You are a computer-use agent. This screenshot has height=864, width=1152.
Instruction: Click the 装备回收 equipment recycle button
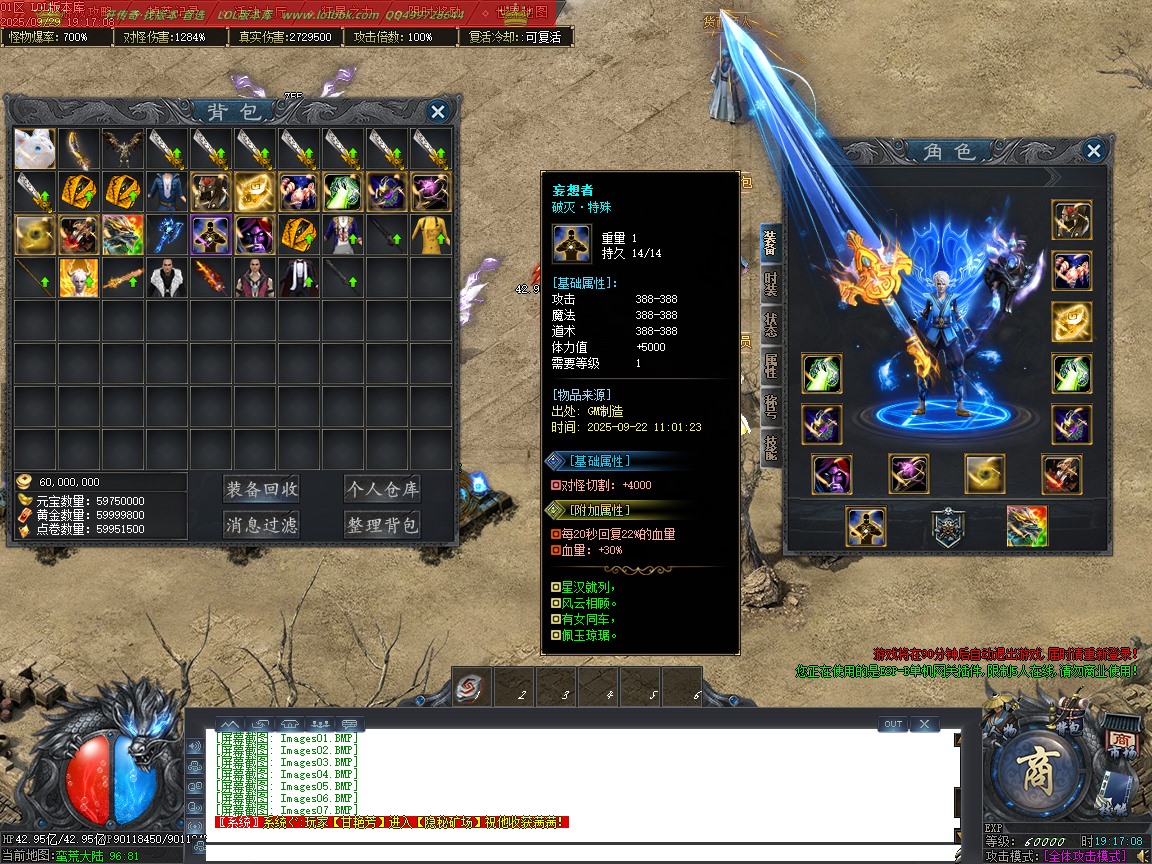261,489
